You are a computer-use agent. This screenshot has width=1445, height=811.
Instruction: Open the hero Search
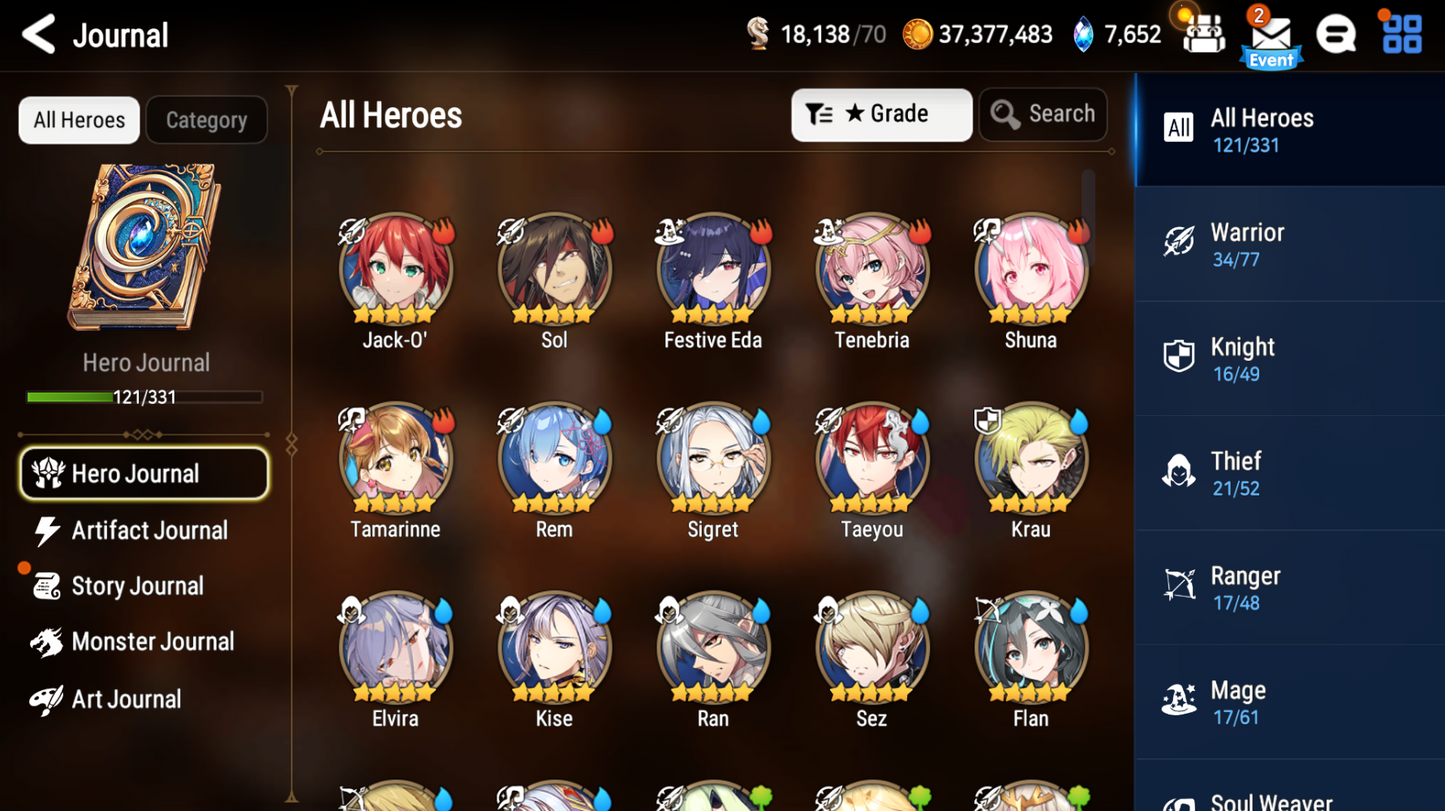click(x=1043, y=114)
